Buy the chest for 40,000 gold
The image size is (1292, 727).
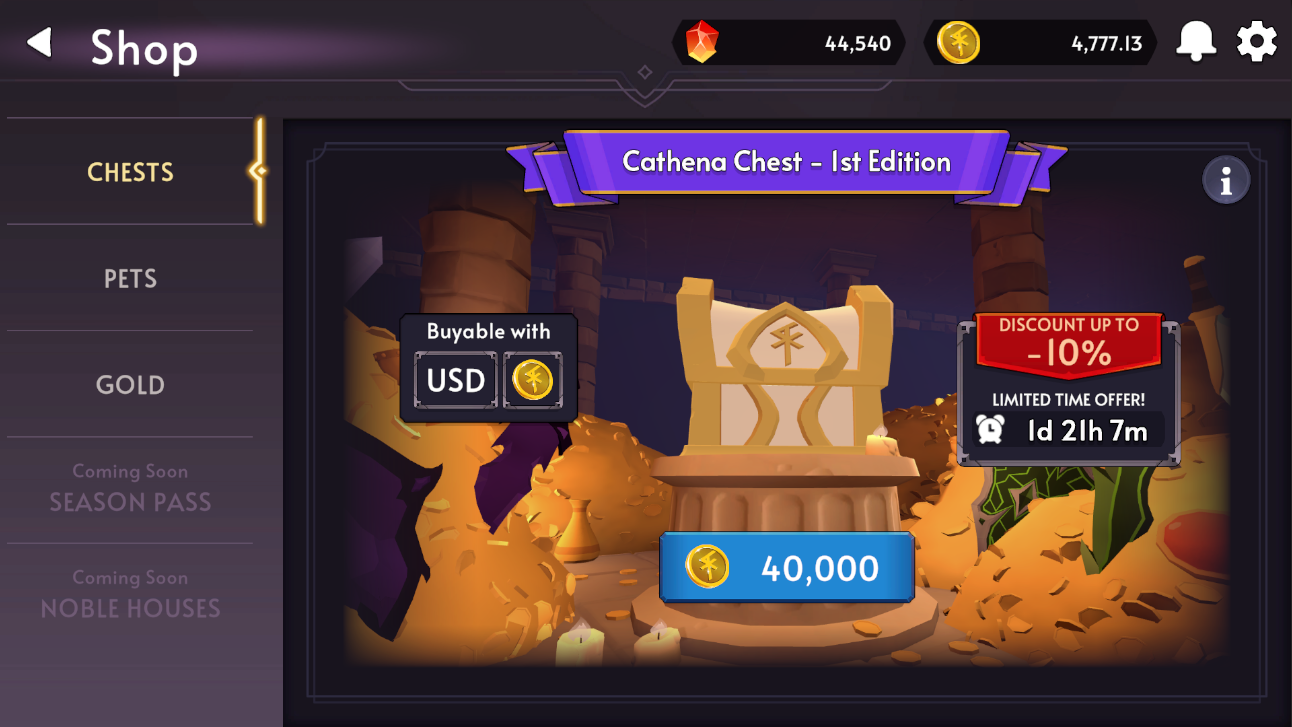[787, 567]
